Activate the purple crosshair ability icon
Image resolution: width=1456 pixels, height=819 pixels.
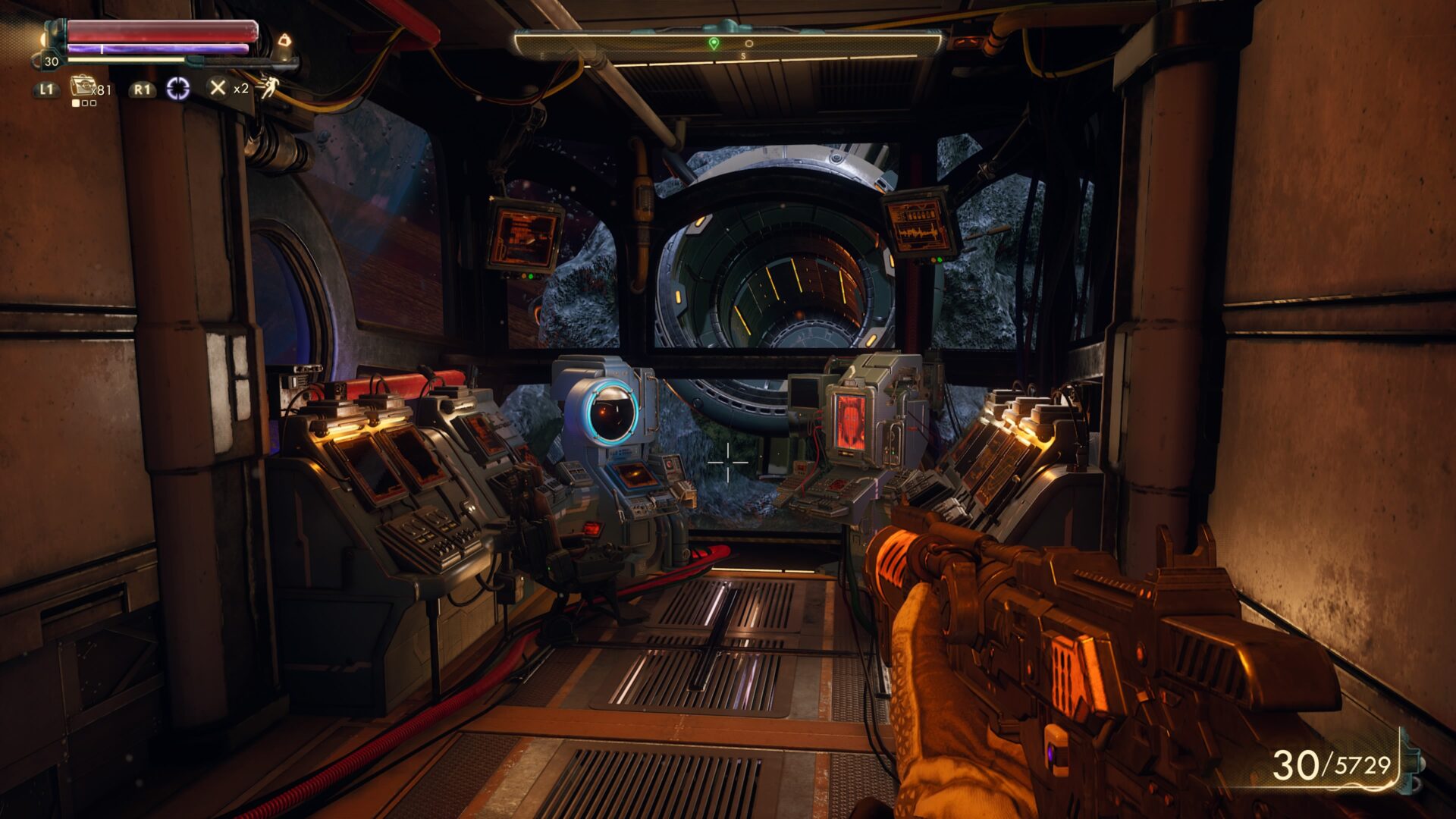click(178, 89)
